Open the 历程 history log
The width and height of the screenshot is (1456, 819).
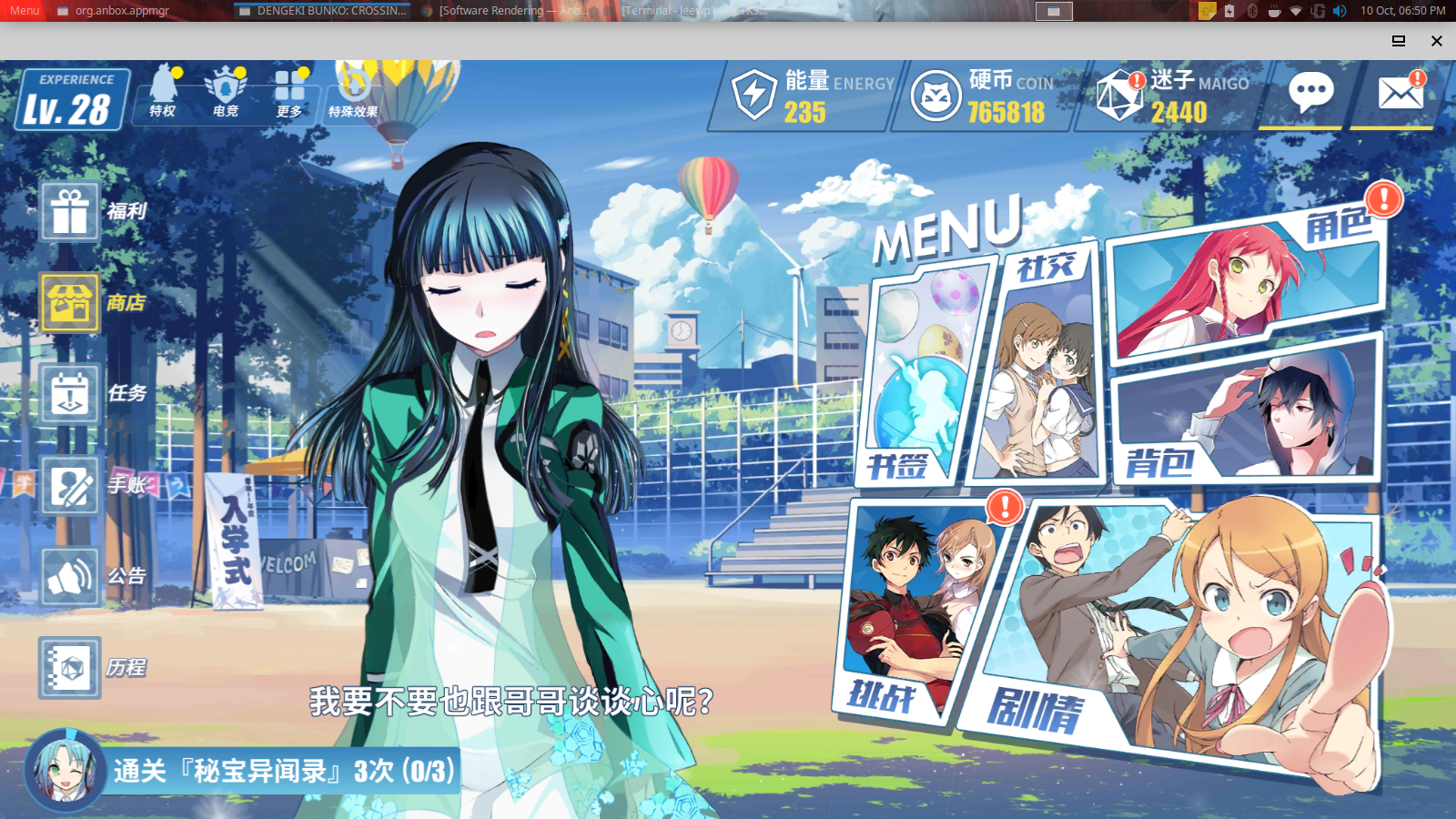pyautogui.click(x=70, y=668)
